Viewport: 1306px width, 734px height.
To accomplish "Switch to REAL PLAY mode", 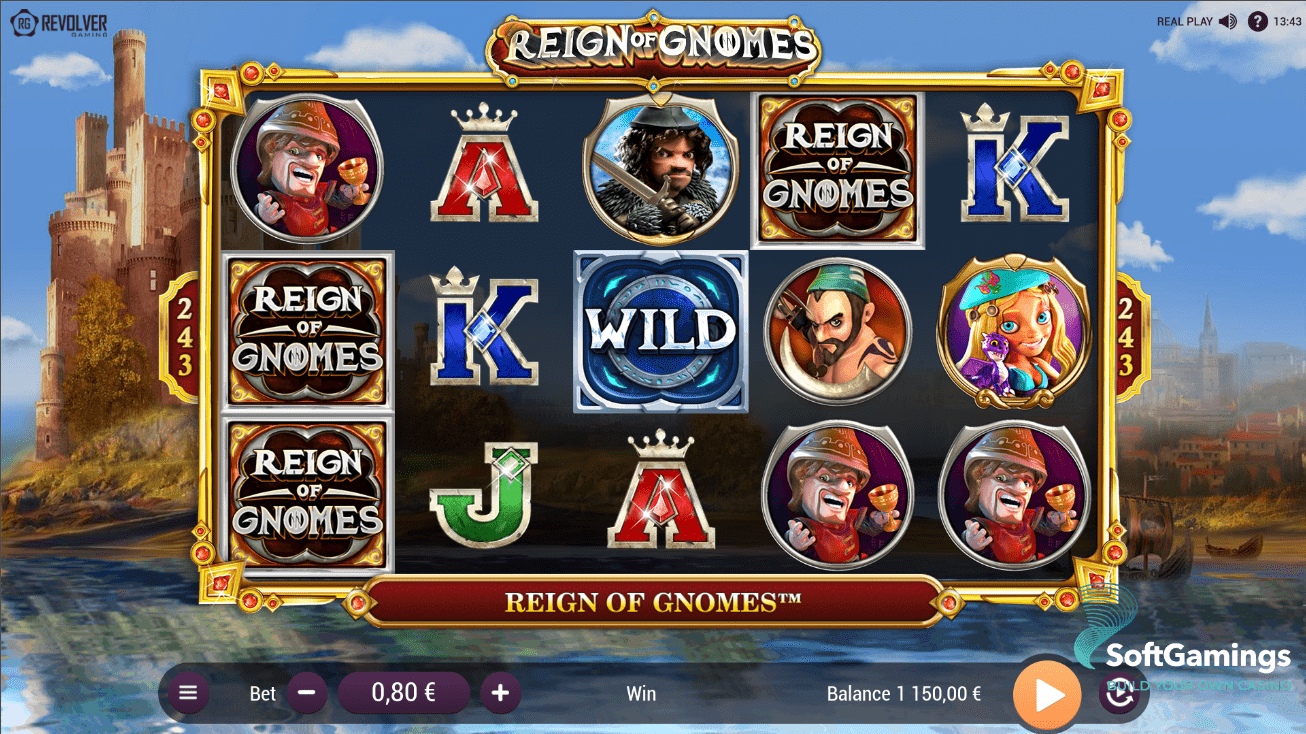I will coord(1184,21).
